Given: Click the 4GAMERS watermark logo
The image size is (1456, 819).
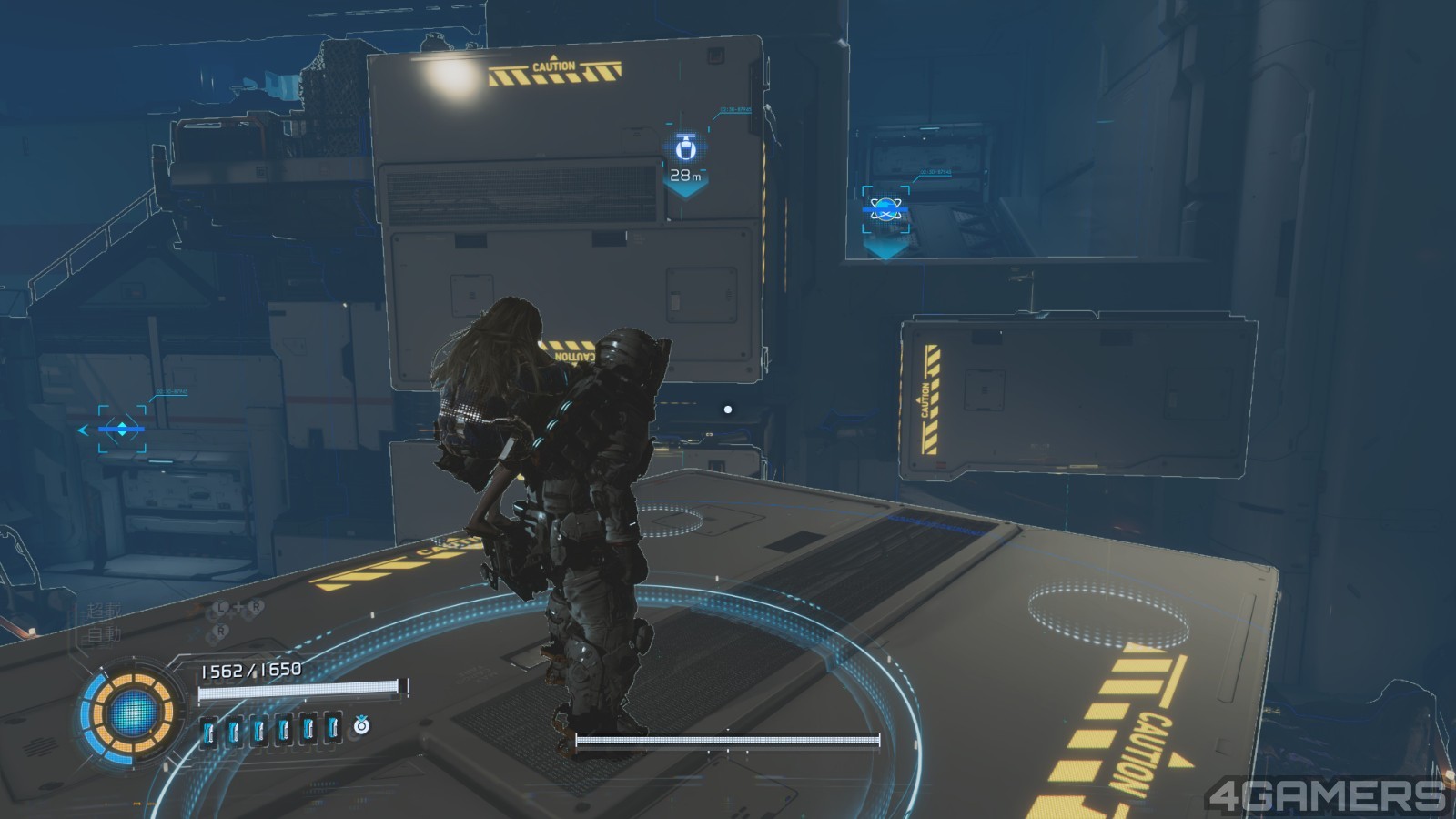Looking at the screenshot, I should [1328, 795].
